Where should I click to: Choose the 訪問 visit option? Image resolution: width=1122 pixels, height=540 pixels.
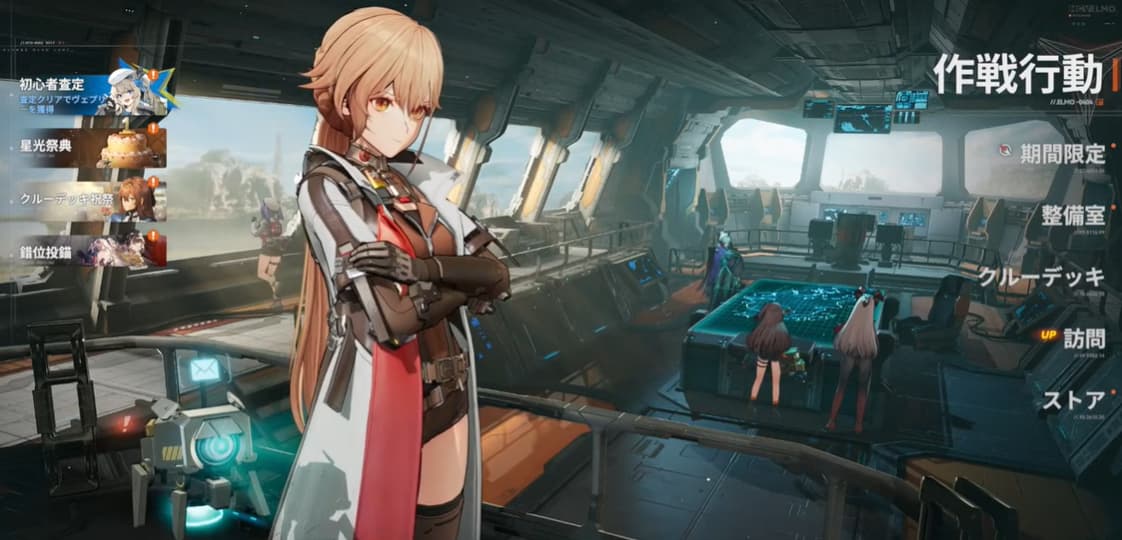[x=1082, y=338]
